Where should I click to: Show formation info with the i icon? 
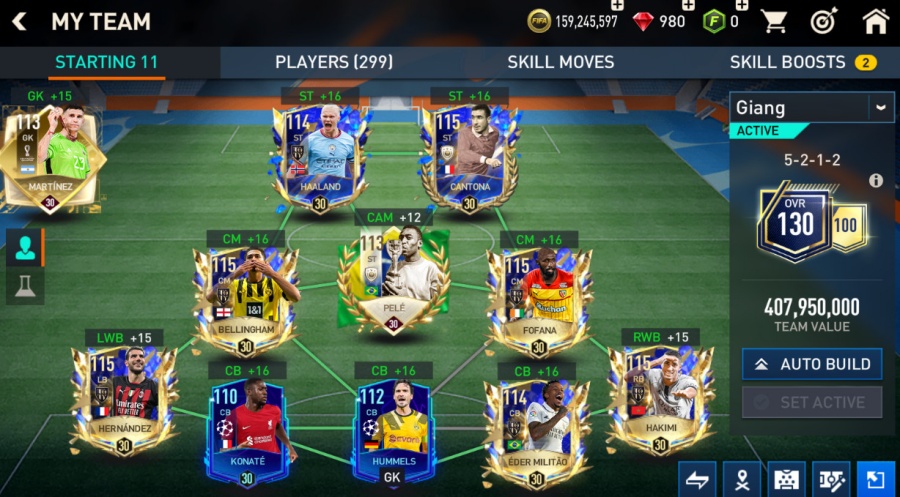coord(876,181)
